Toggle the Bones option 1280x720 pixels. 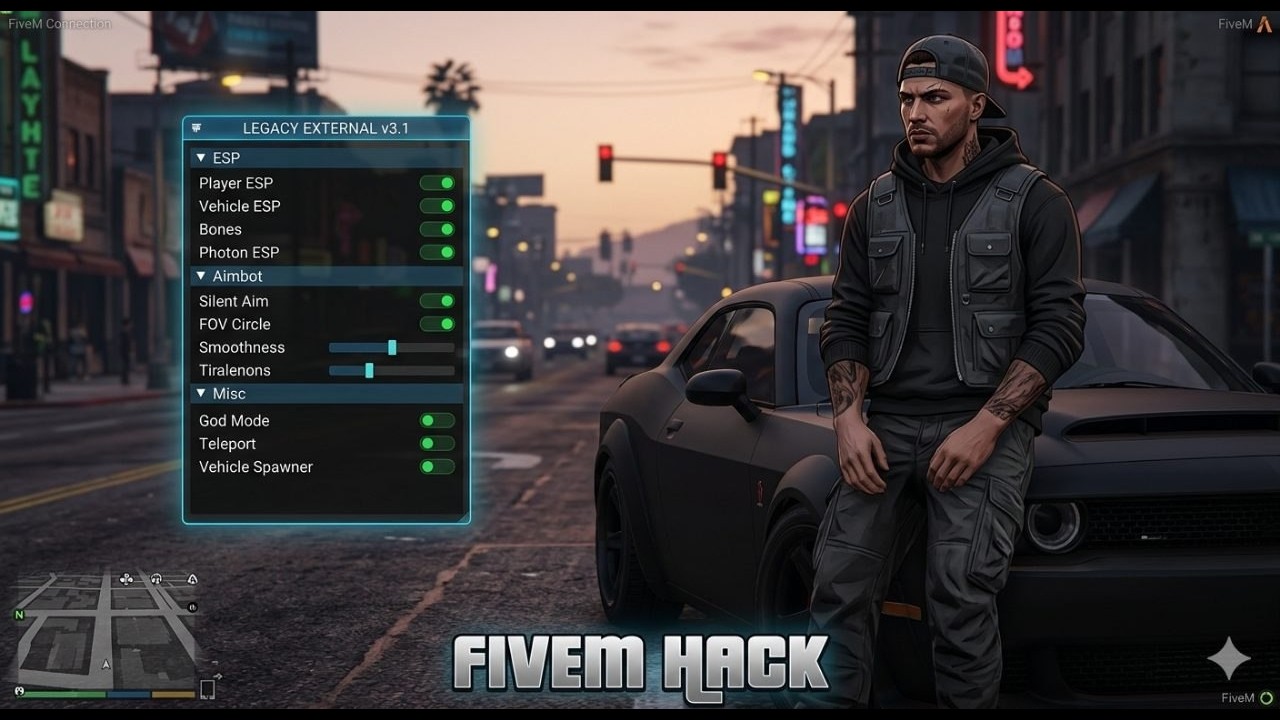[x=437, y=229]
